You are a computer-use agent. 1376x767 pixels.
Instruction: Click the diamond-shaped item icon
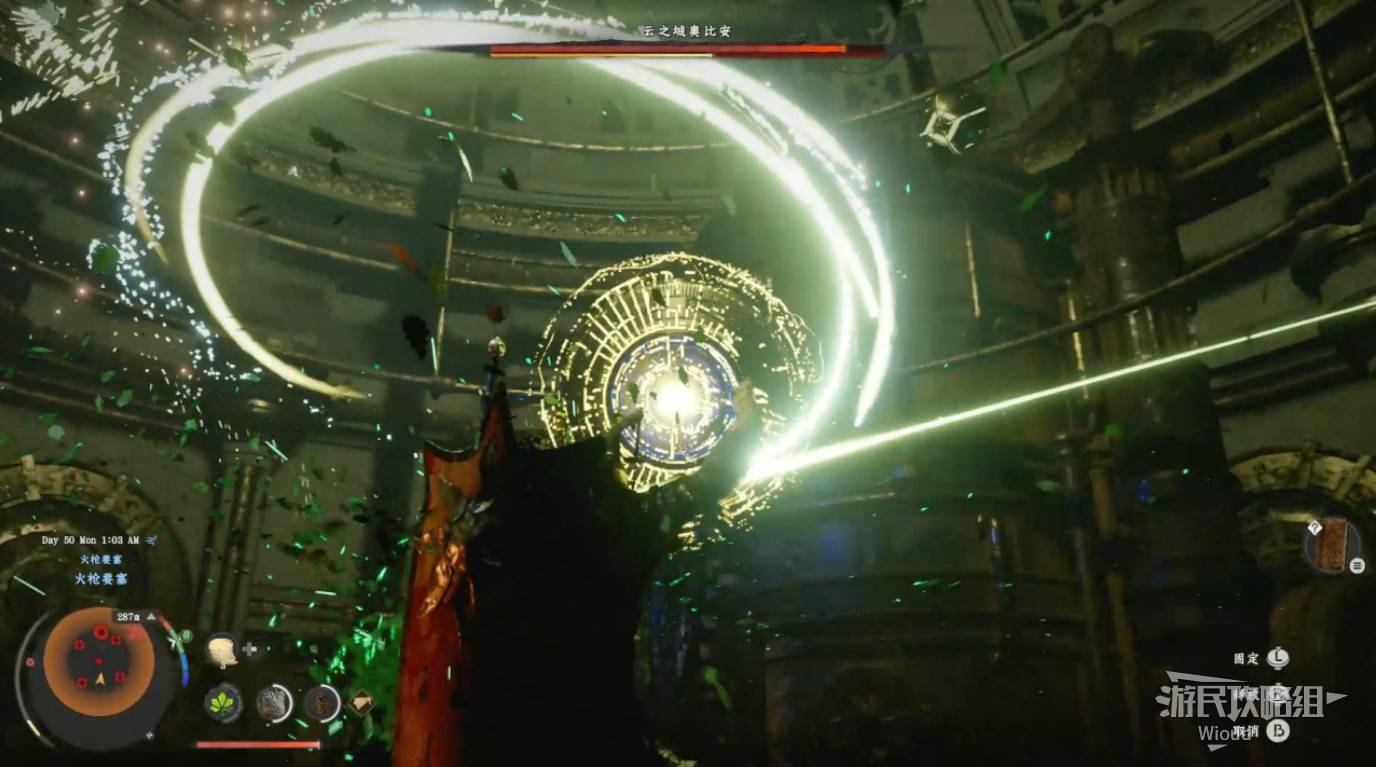tap(361, 703)
